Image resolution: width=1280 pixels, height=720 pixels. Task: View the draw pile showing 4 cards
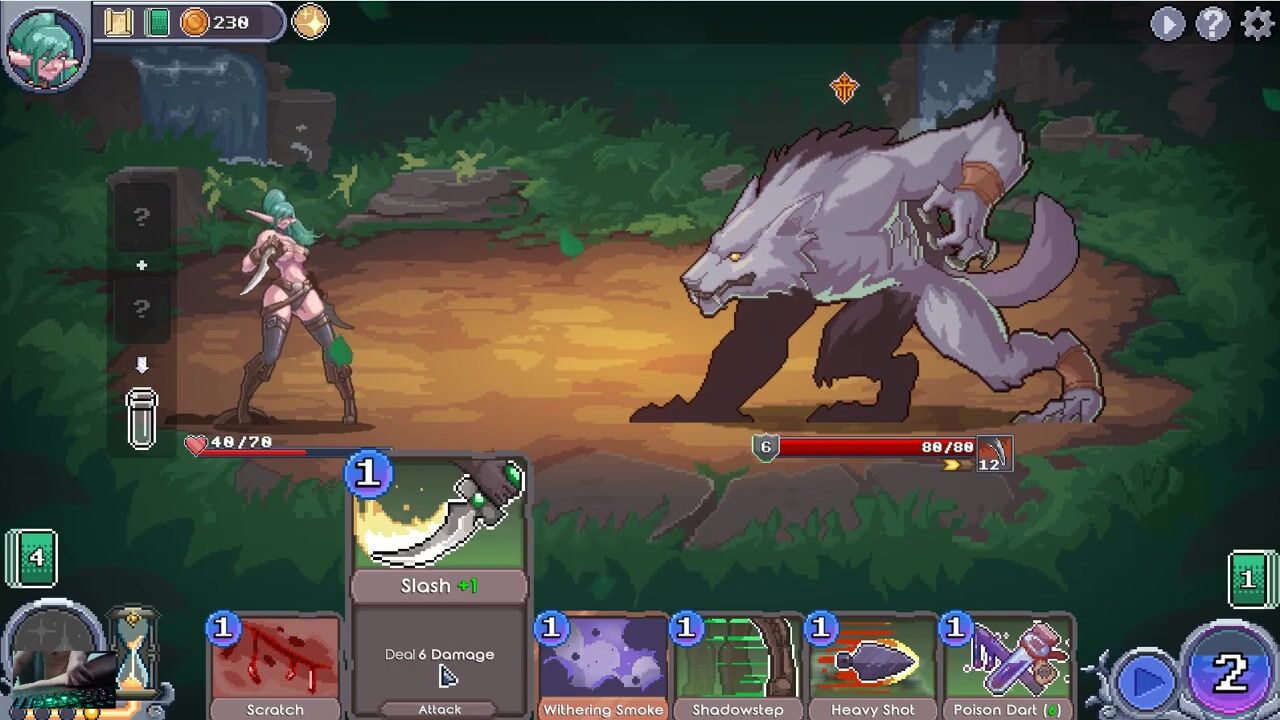(x=33, y=557)
